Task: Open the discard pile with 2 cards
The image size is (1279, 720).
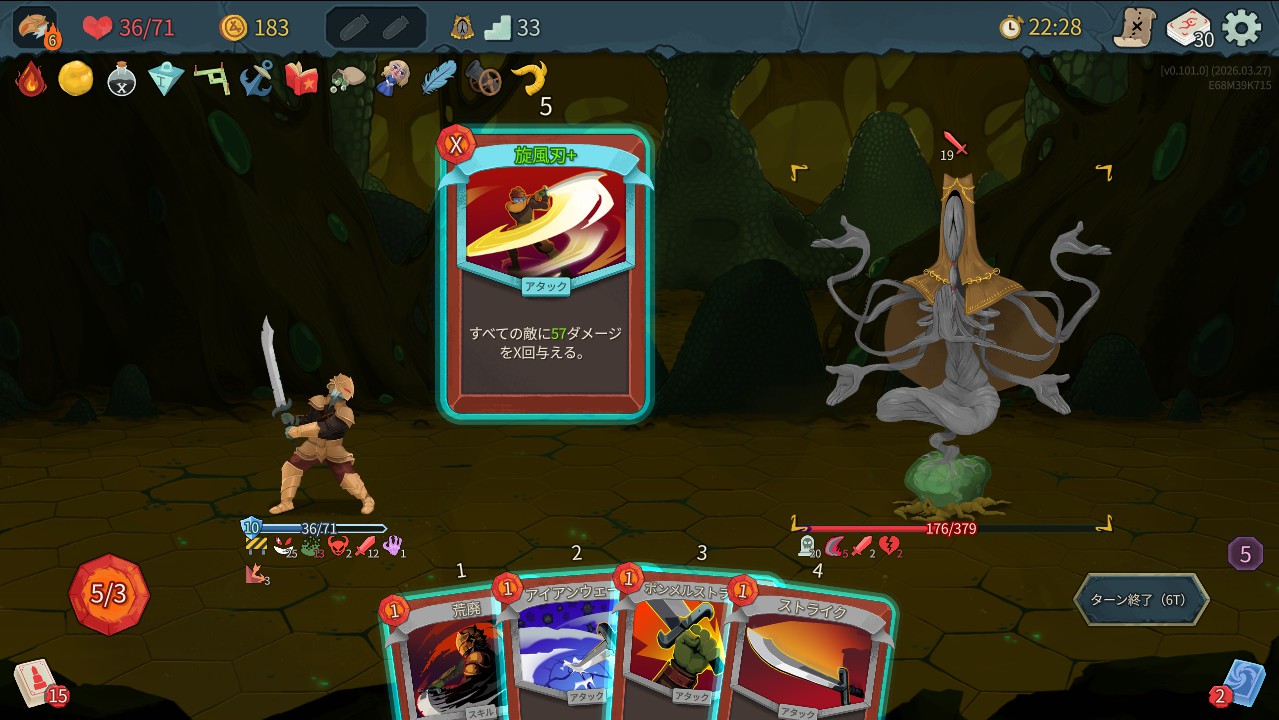Action: coord(1243,681)
